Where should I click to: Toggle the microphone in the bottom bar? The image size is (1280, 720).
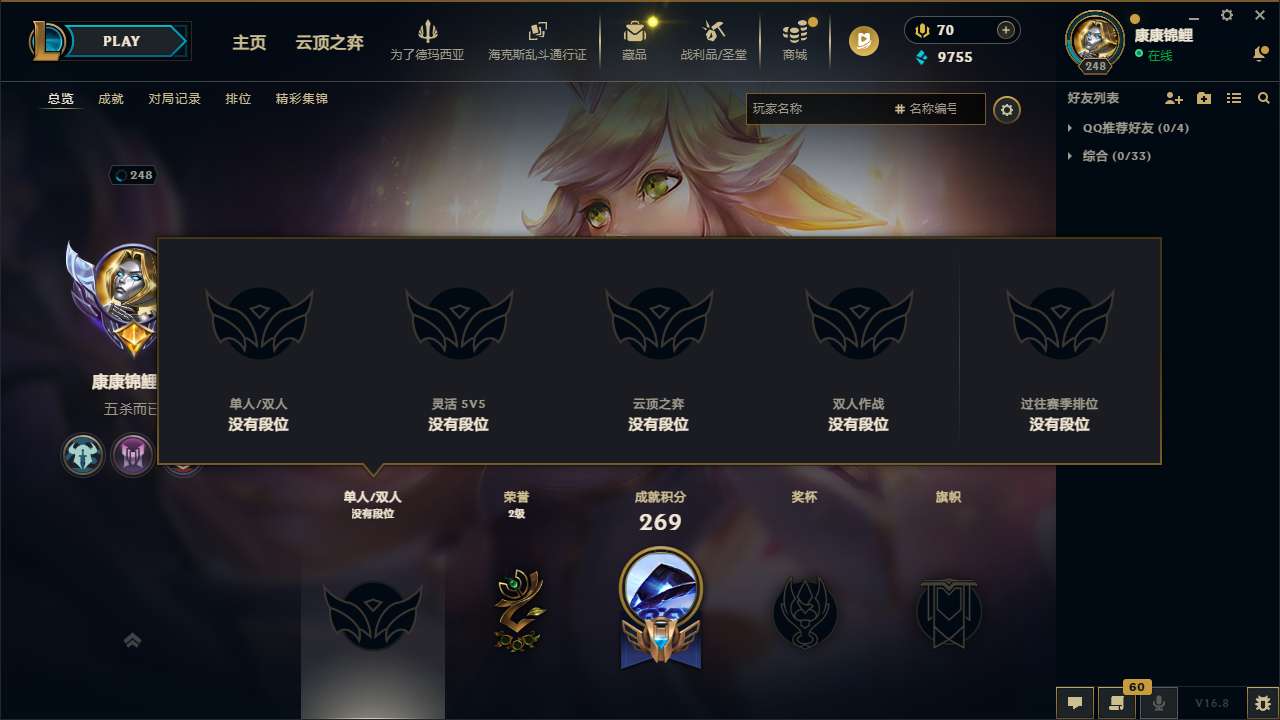point(1160,703)
